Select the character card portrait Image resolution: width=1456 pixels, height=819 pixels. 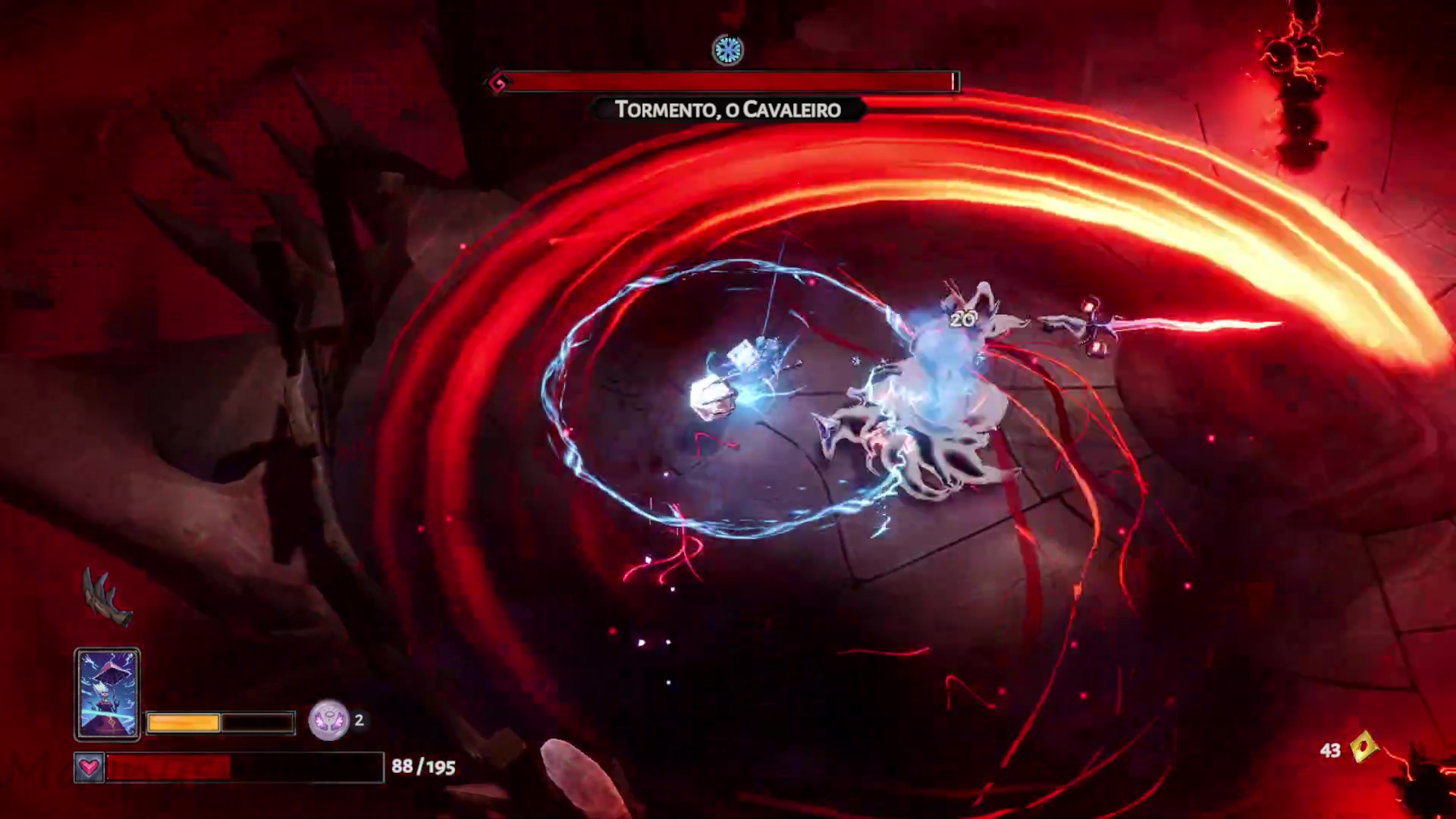108,694
